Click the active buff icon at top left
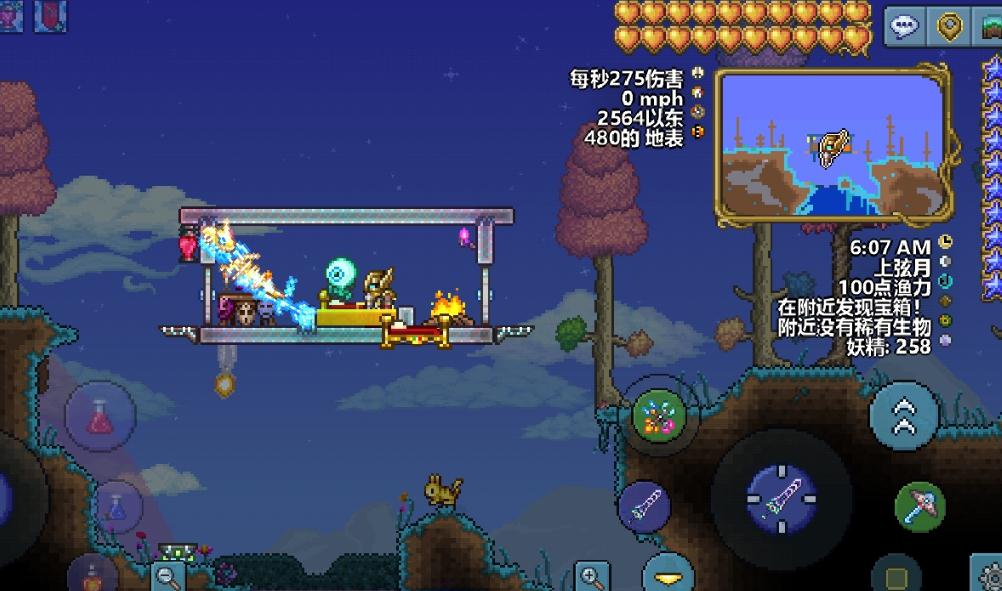1002x591 pixels. click(x=50, y=14)
